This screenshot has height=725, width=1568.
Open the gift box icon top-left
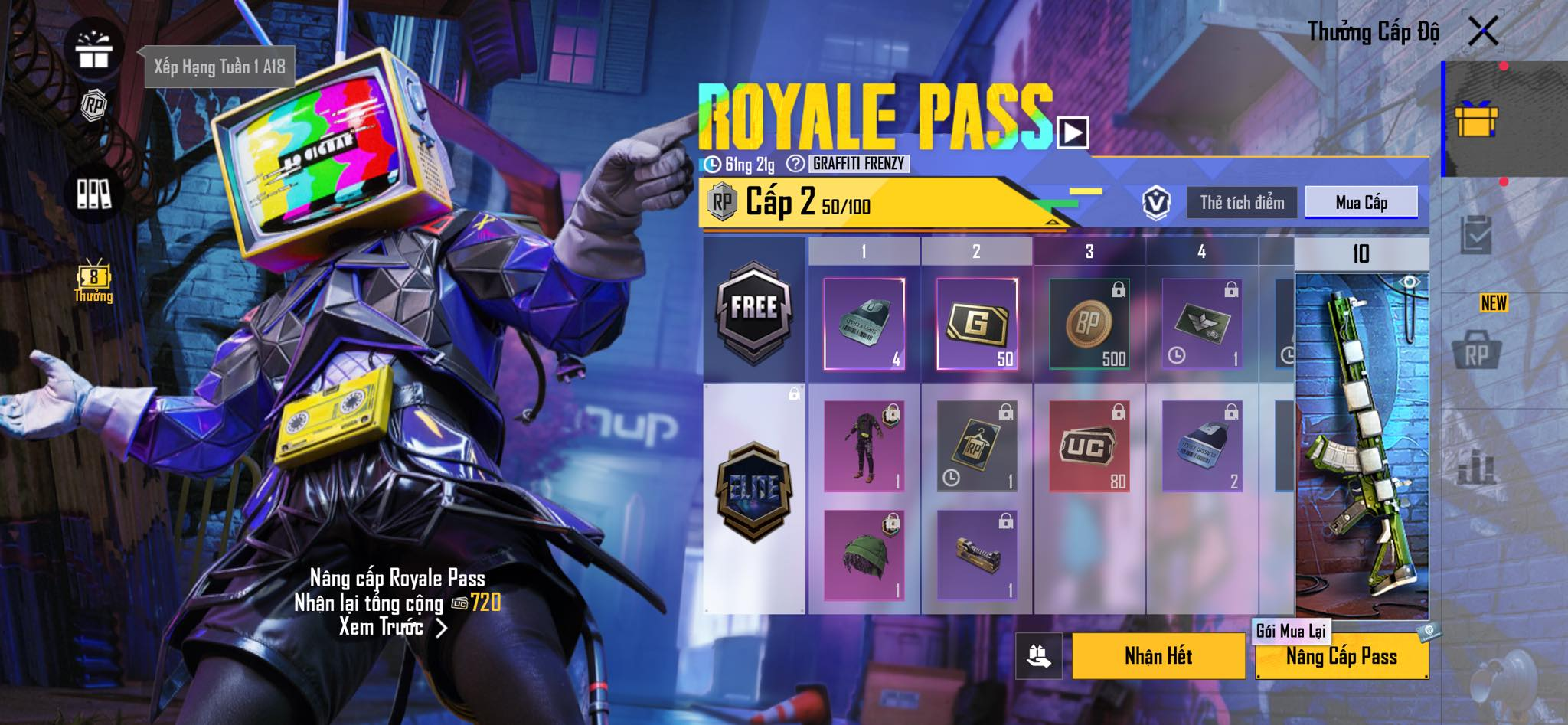click(x=93, y=49)
